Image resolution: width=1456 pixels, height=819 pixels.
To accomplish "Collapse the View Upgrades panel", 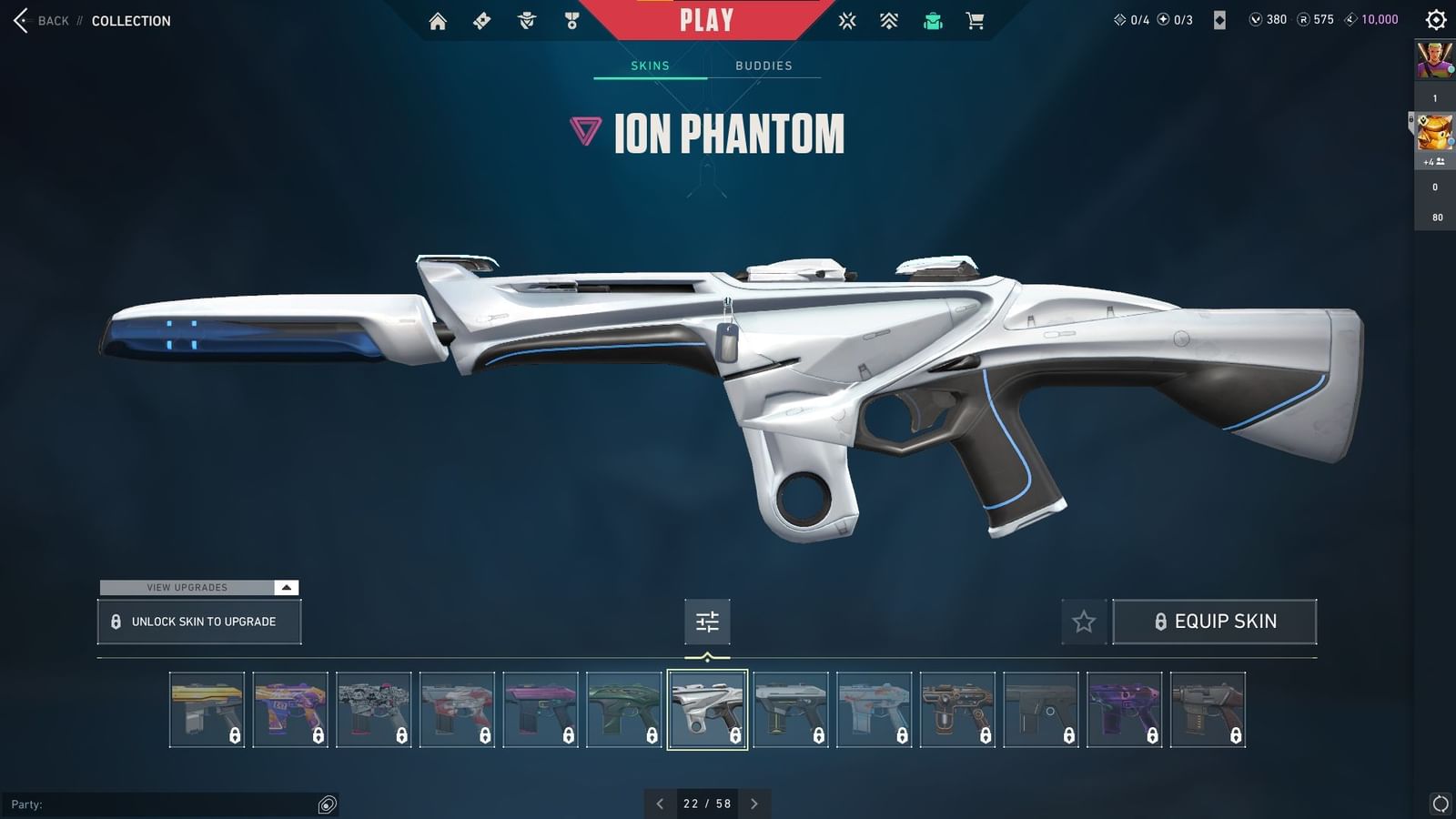I will point(285,588).
